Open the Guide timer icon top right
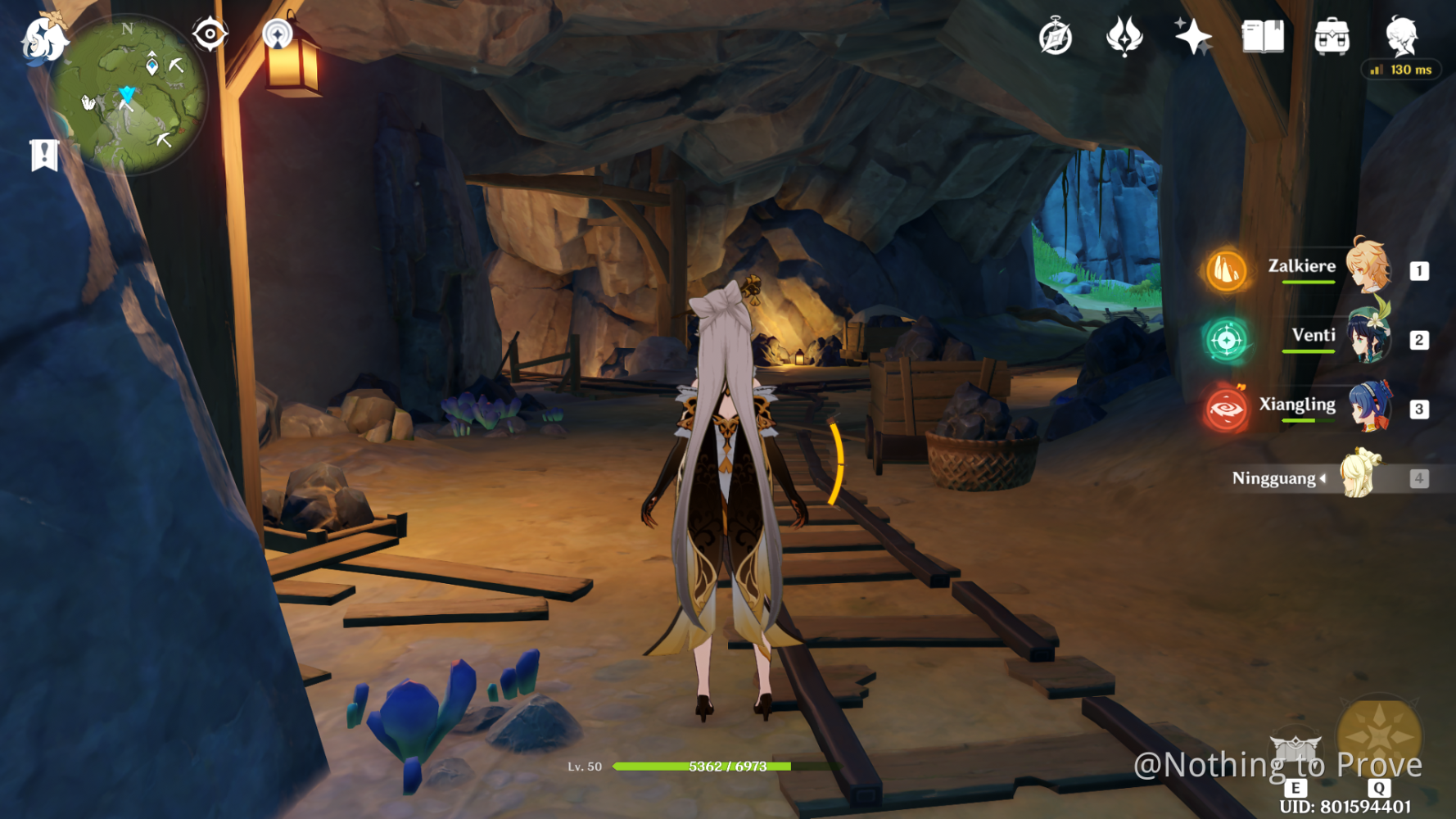This screenshot has height=819, width=1456. click(x=1056, y=34)
